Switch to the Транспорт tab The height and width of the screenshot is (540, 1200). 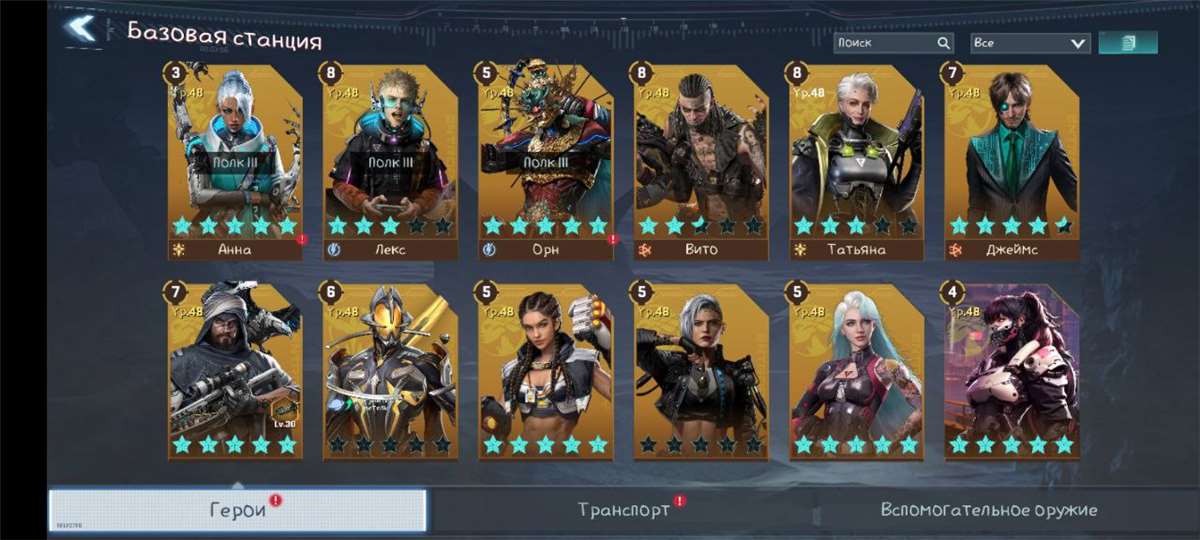(x=624, y=510)
